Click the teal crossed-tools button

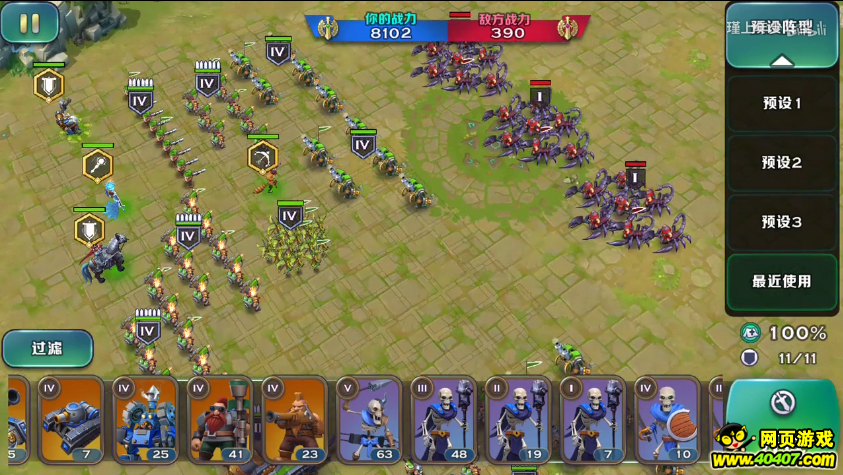(782, 403)
